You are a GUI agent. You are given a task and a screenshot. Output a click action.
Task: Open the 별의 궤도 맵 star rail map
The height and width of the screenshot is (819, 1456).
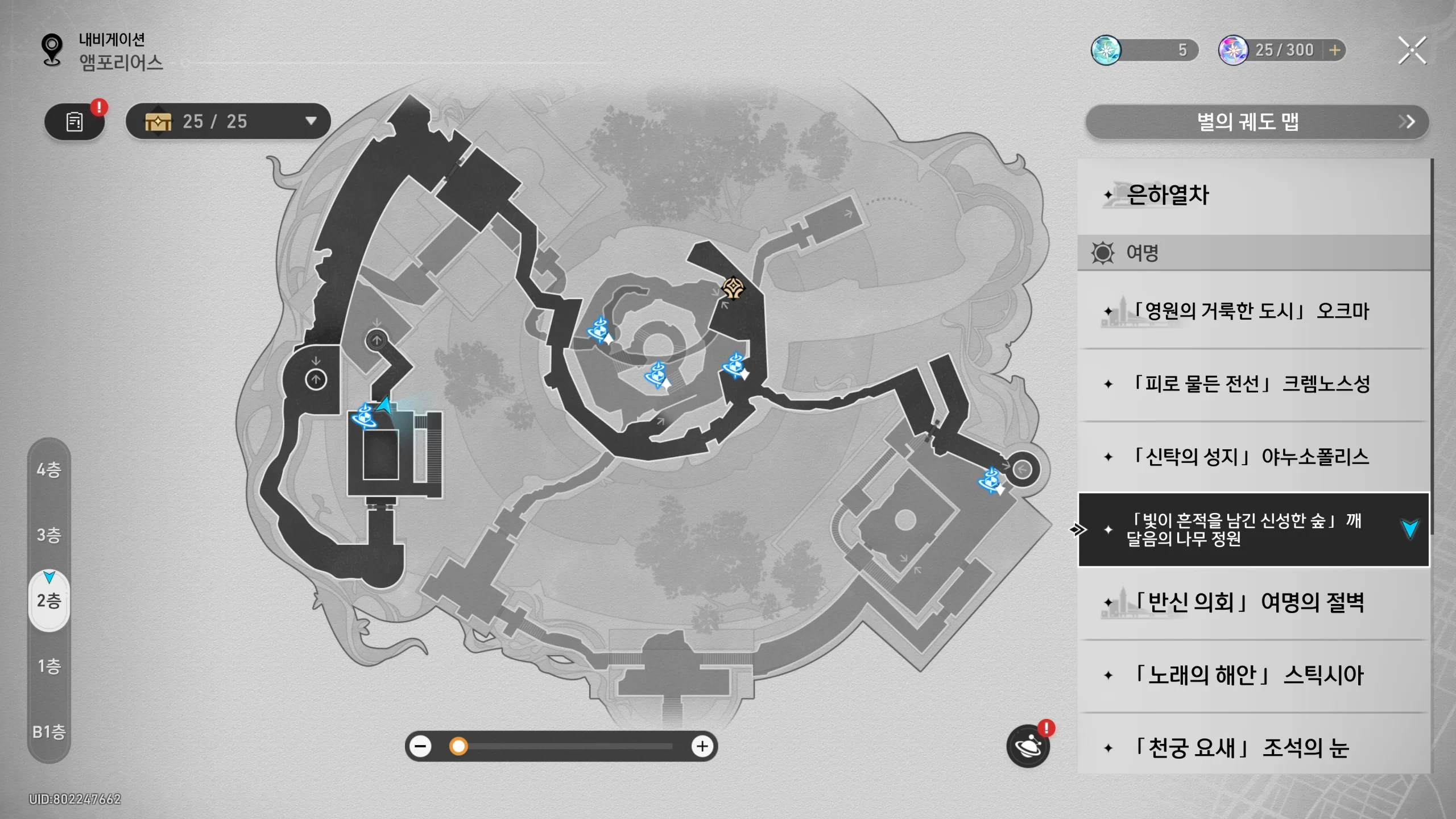pos(1257,122)
